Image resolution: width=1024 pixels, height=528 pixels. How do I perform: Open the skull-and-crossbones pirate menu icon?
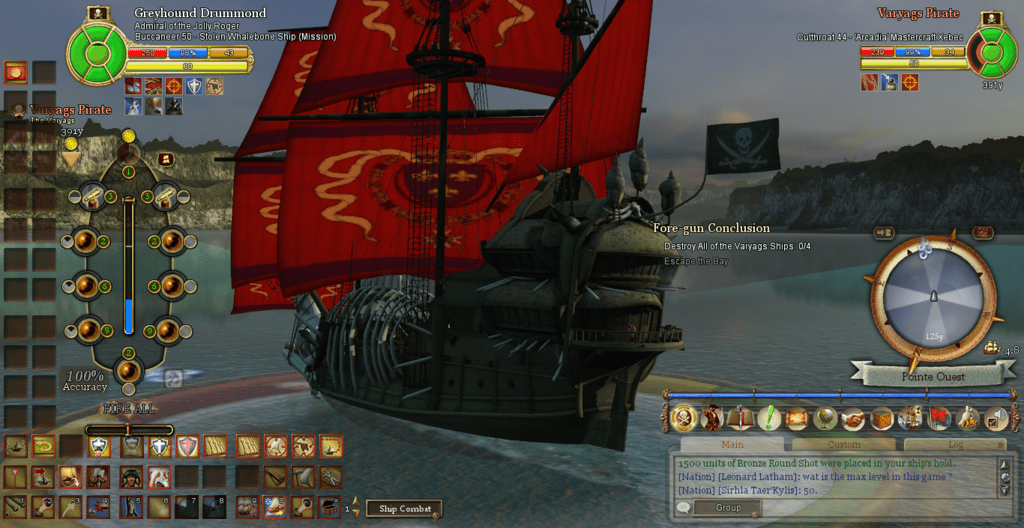[x=683, y=417]
